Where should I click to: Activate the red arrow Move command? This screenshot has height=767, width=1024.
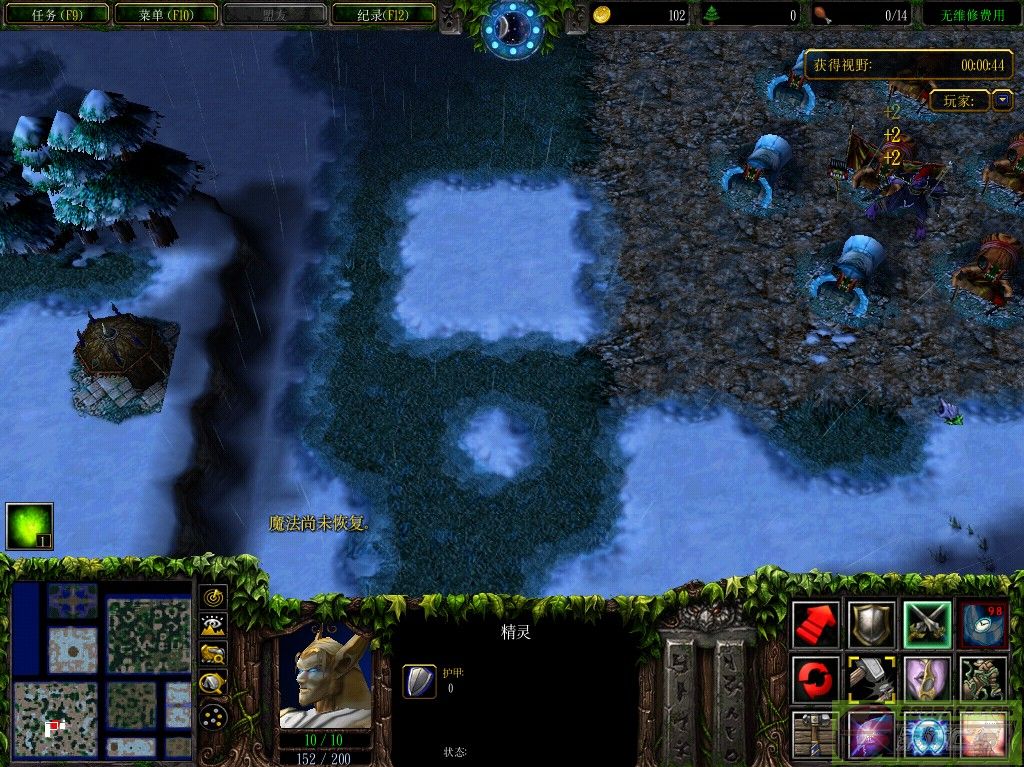pyautogui.click(x=816, y=624)
